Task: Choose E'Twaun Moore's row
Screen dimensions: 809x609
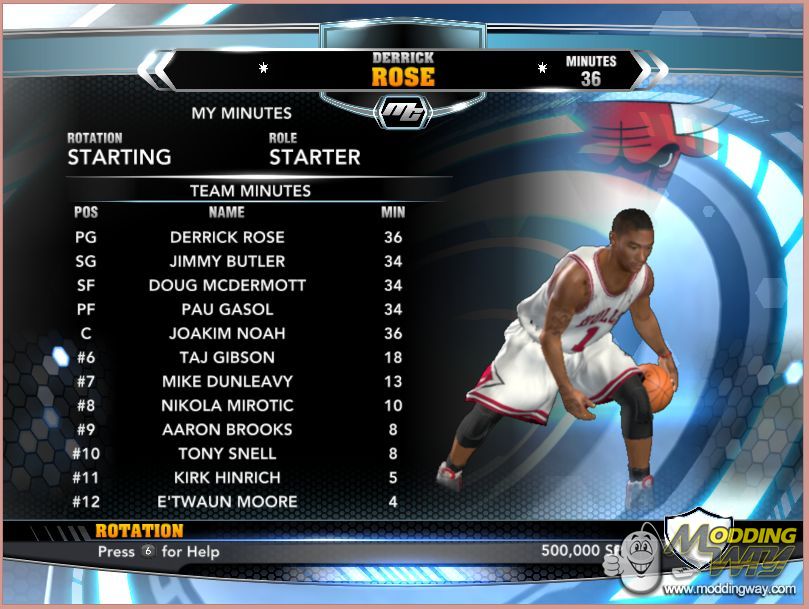Action: 227,501
